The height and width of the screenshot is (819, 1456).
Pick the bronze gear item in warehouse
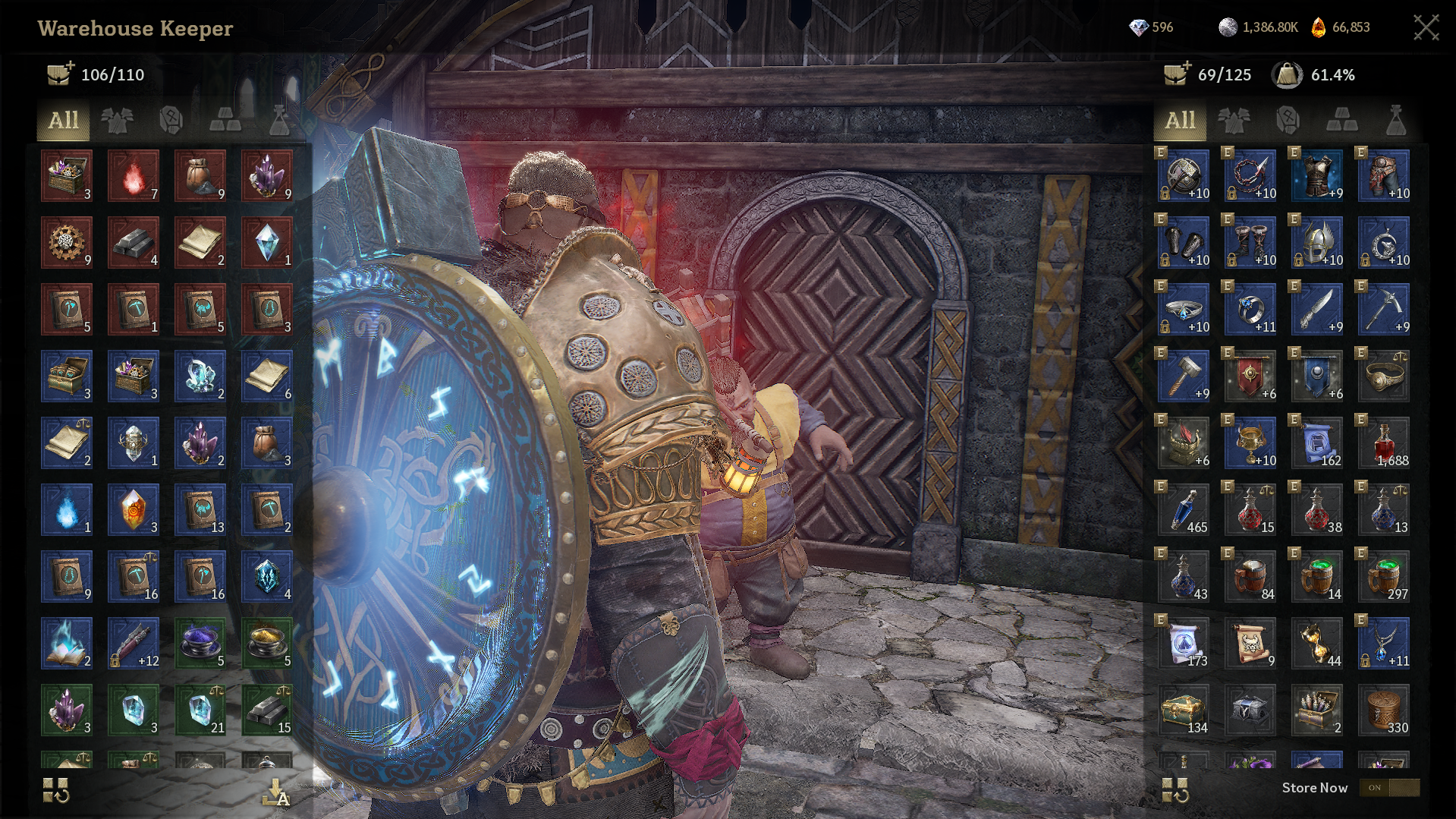point(67,243)
